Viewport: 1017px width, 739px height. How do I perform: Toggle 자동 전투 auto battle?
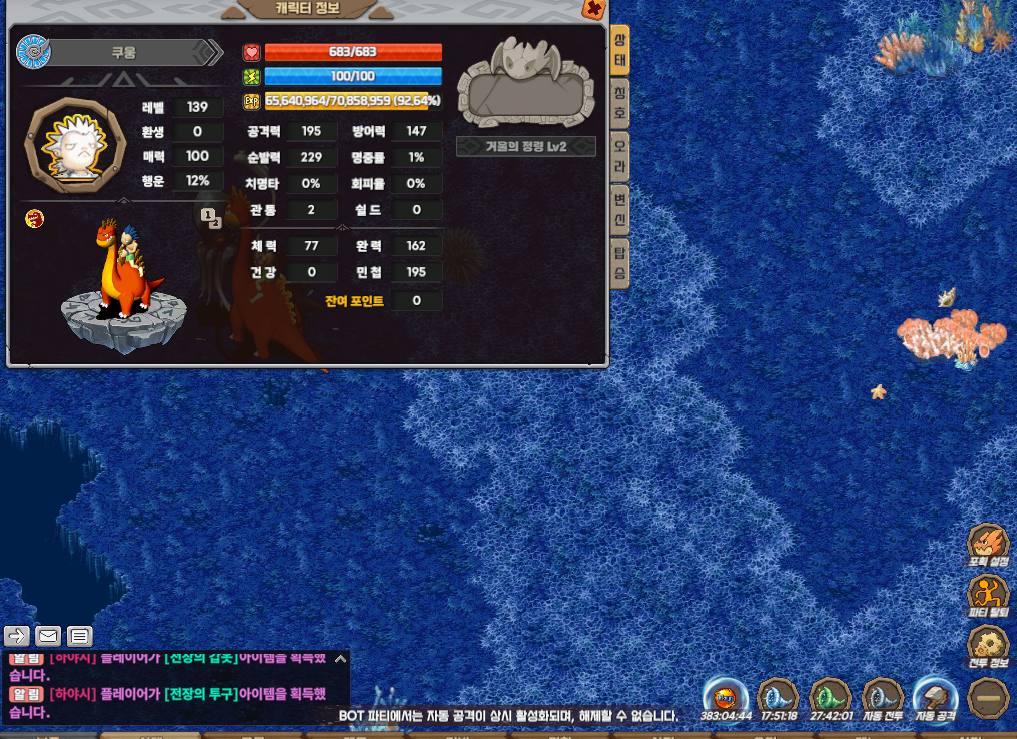[x=882, y=699]
